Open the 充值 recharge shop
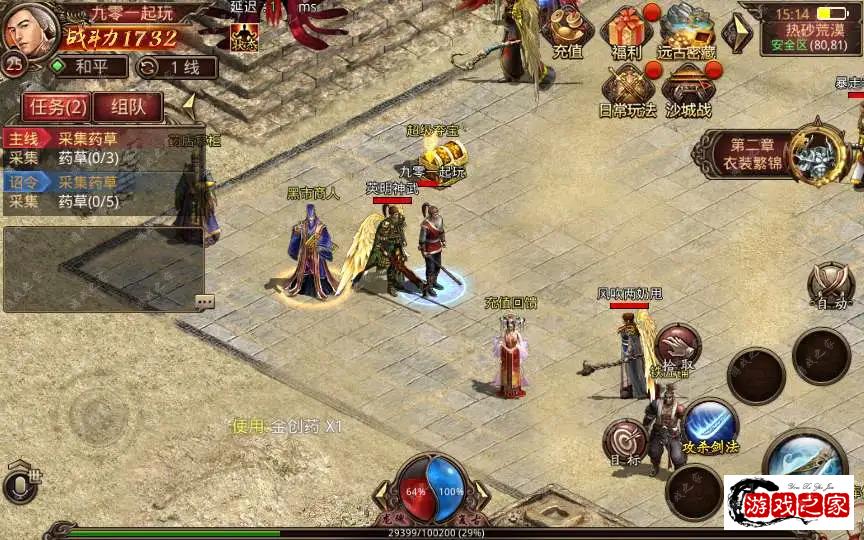 click(x=567, y=32)
